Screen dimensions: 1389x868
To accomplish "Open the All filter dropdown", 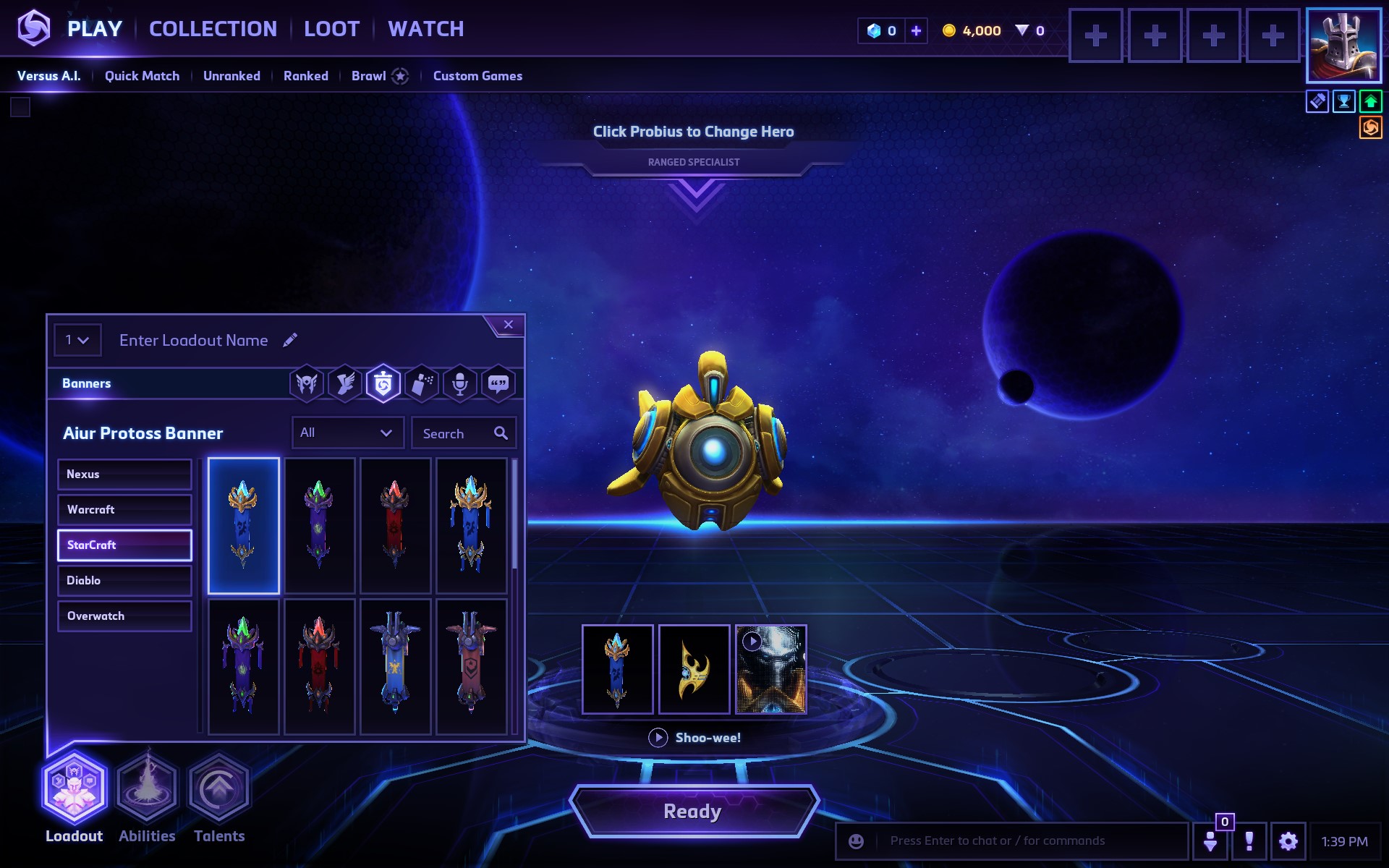I will [x=347, y=433].
